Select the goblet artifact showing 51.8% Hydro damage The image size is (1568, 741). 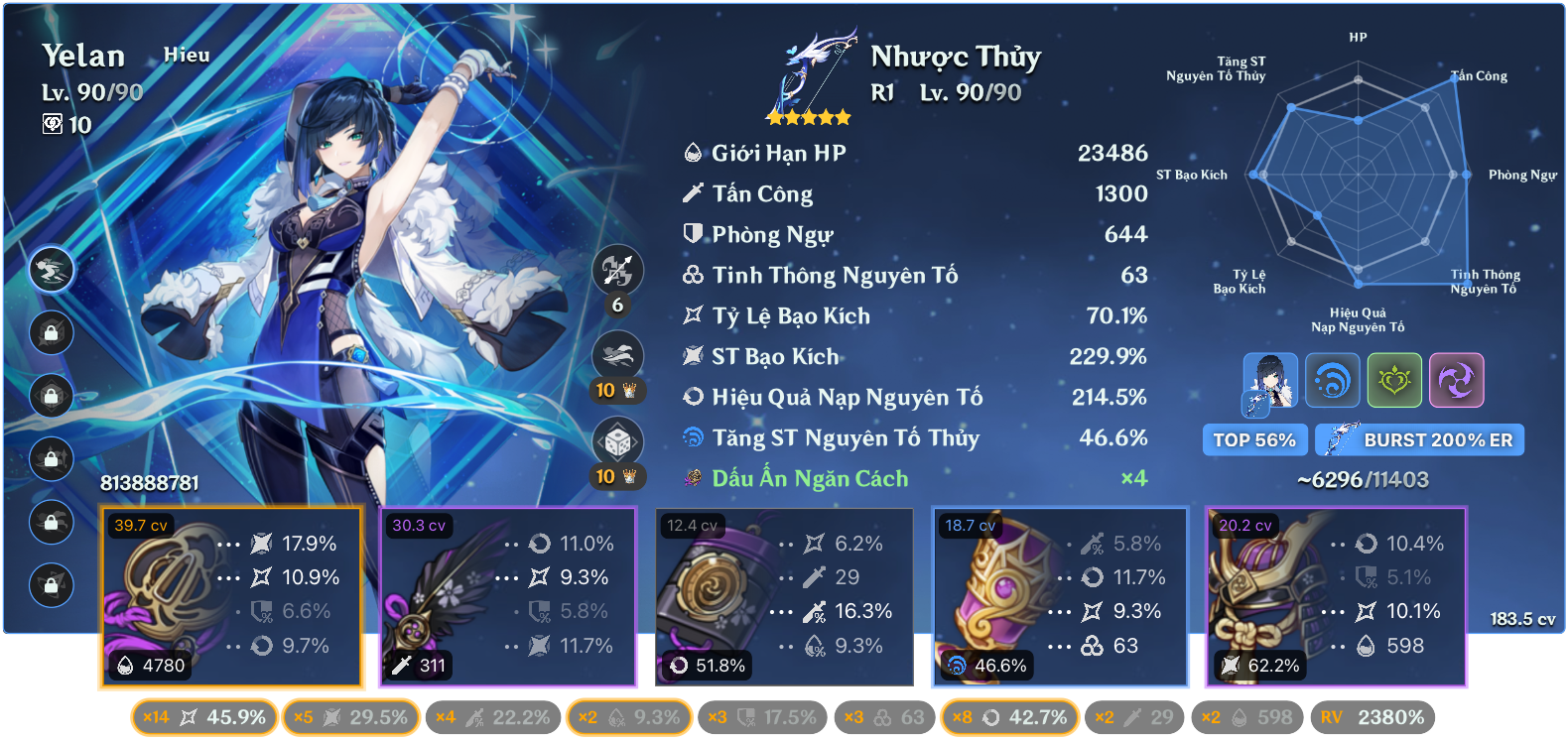pos(784,595)
